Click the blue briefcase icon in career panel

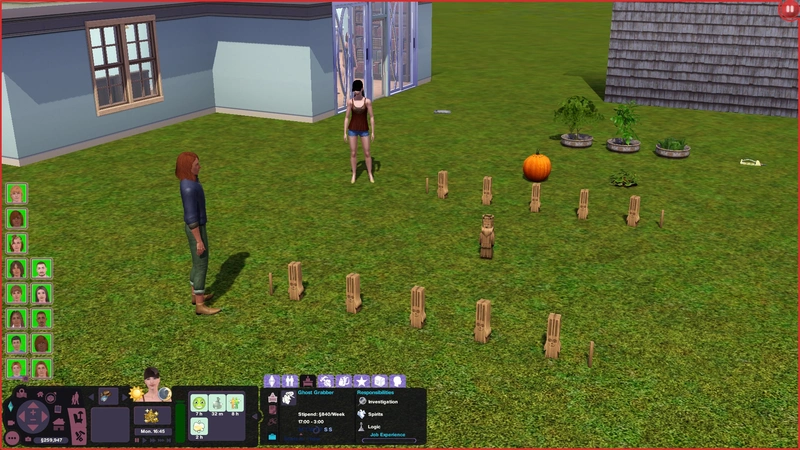tap(271, 436)
